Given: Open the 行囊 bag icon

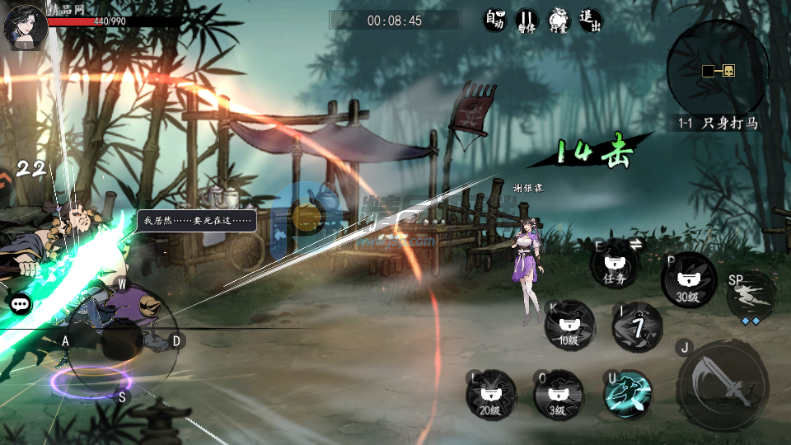Looking at the screenshot, I should click(x=559, y=21).
